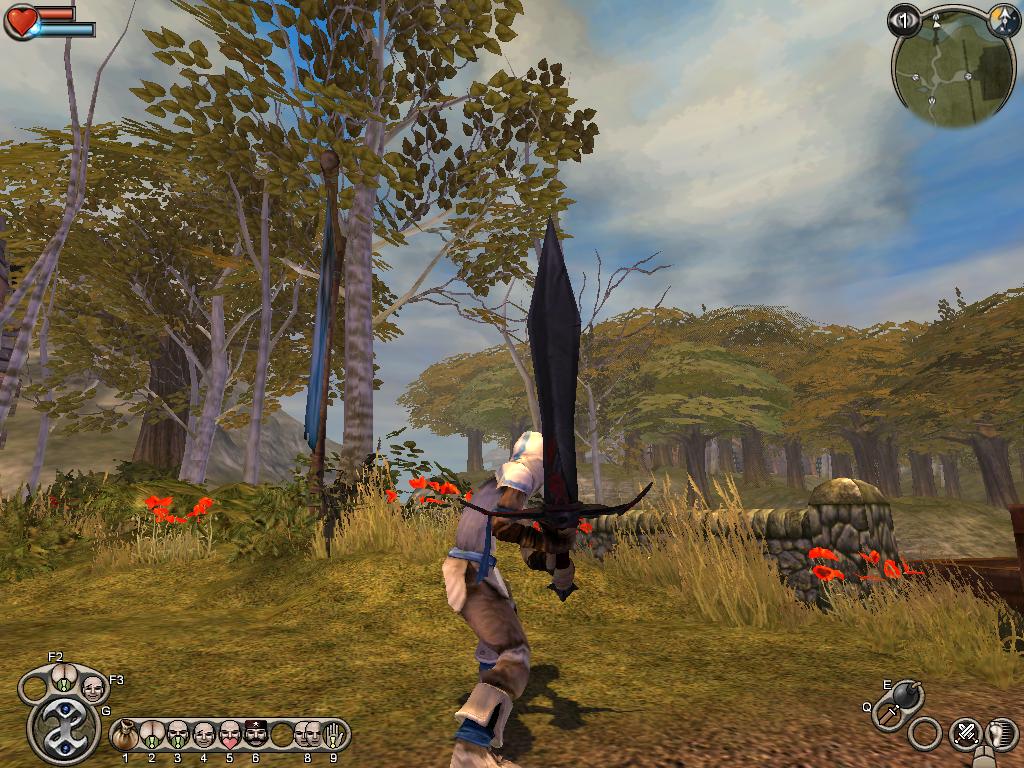
Task: Choose the green-mouthed face in slot 3
Action: (178, 736)
